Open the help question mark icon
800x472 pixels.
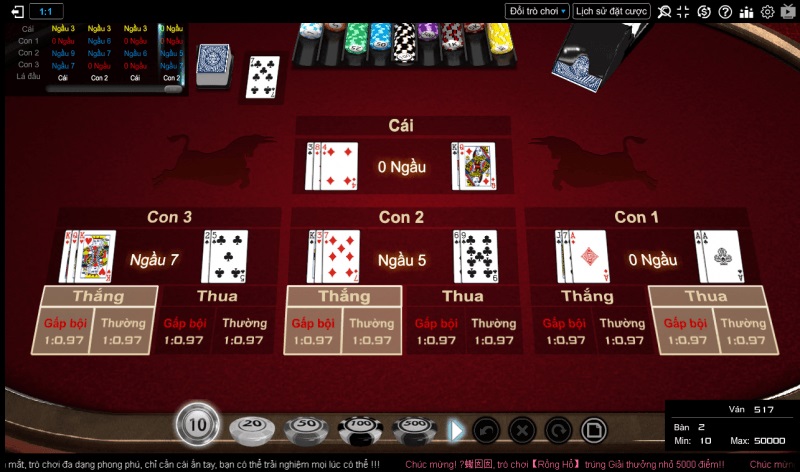725,12
